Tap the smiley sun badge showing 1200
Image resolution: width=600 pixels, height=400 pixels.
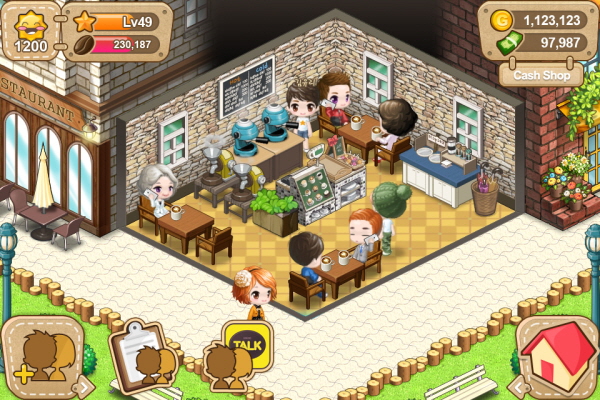pyautogui.click(x=30, y=30)
